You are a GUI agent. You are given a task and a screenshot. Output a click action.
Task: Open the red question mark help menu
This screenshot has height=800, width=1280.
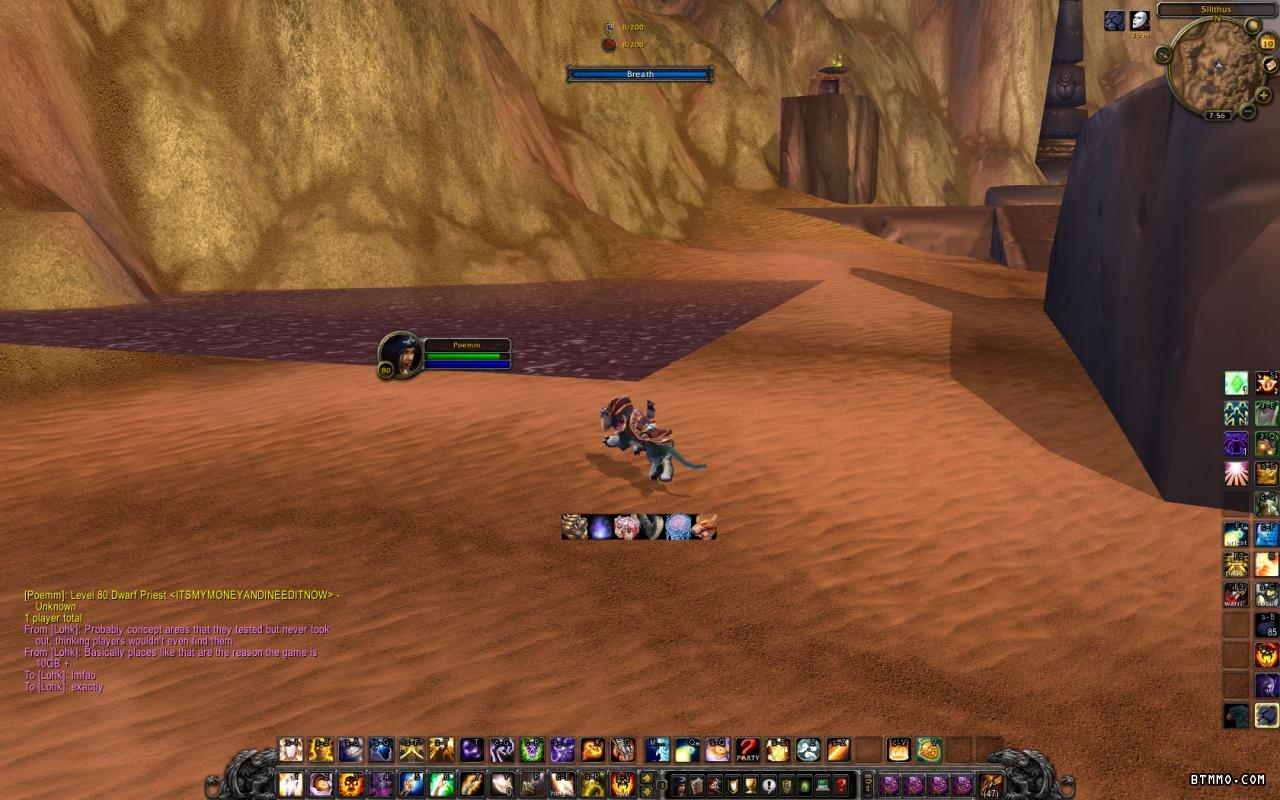click(x=842, y=785)
